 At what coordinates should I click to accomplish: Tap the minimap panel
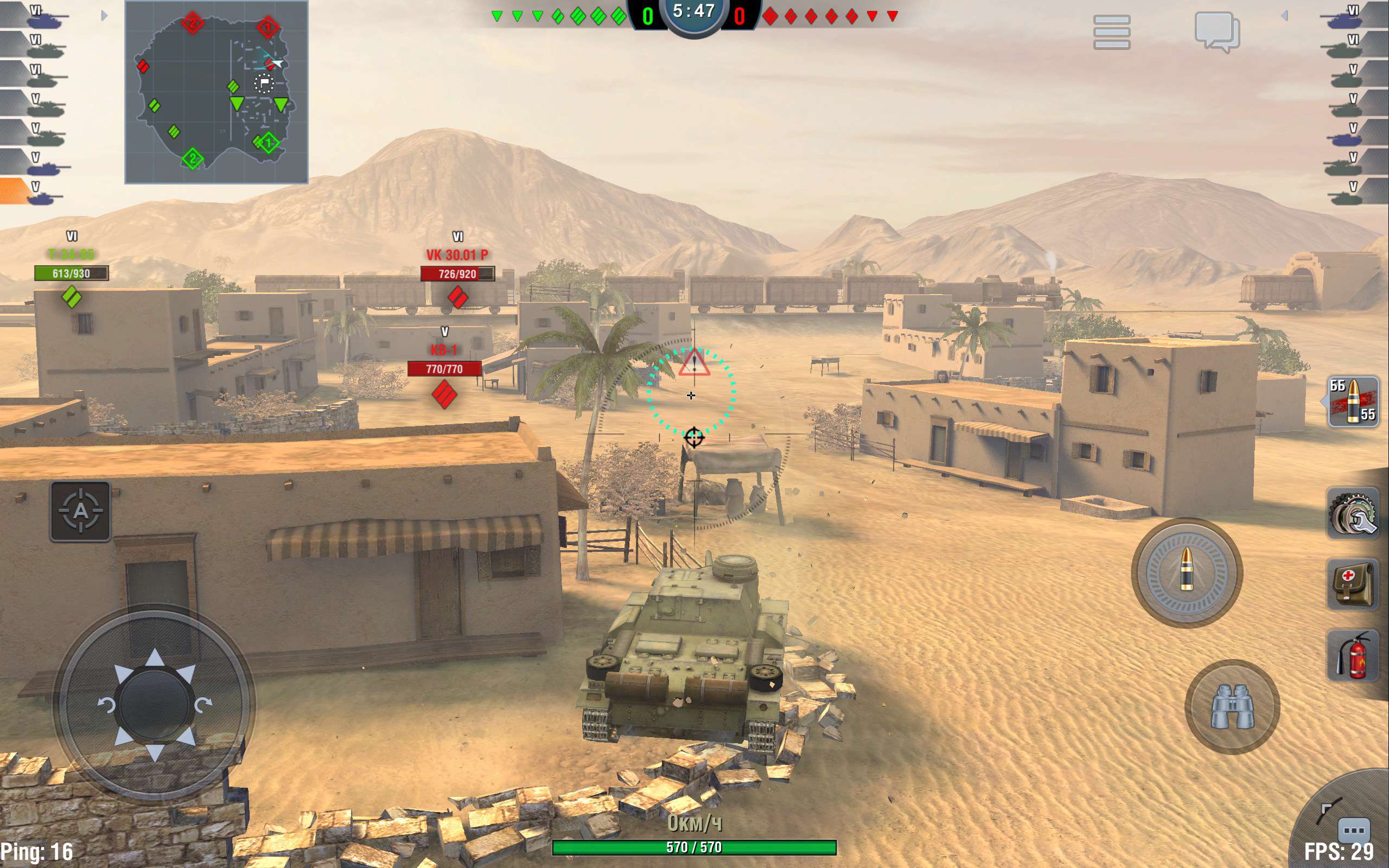pos(216,92)
